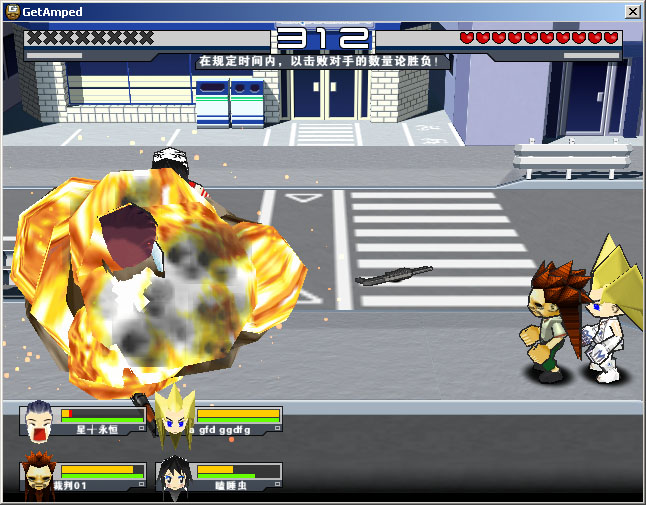The width and height of the screenshot is (646, 505).
Task: Select the 裁判01 player portrait
Action: click(38, 477)
